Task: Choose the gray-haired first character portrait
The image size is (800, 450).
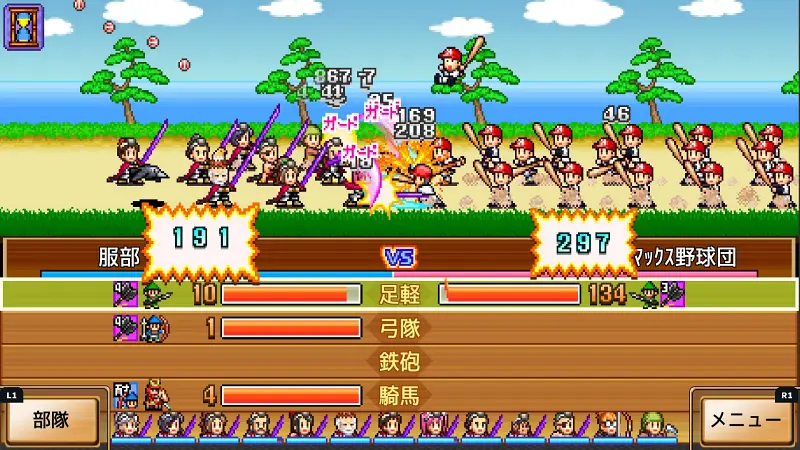Action: point(126,426)
